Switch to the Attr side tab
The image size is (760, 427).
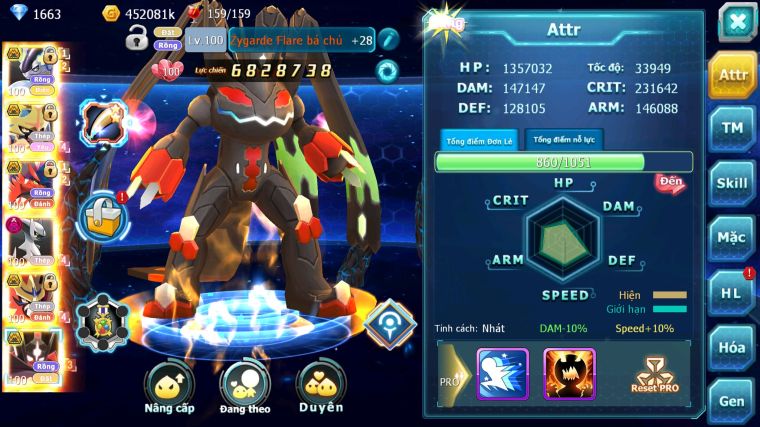point(733,75)
